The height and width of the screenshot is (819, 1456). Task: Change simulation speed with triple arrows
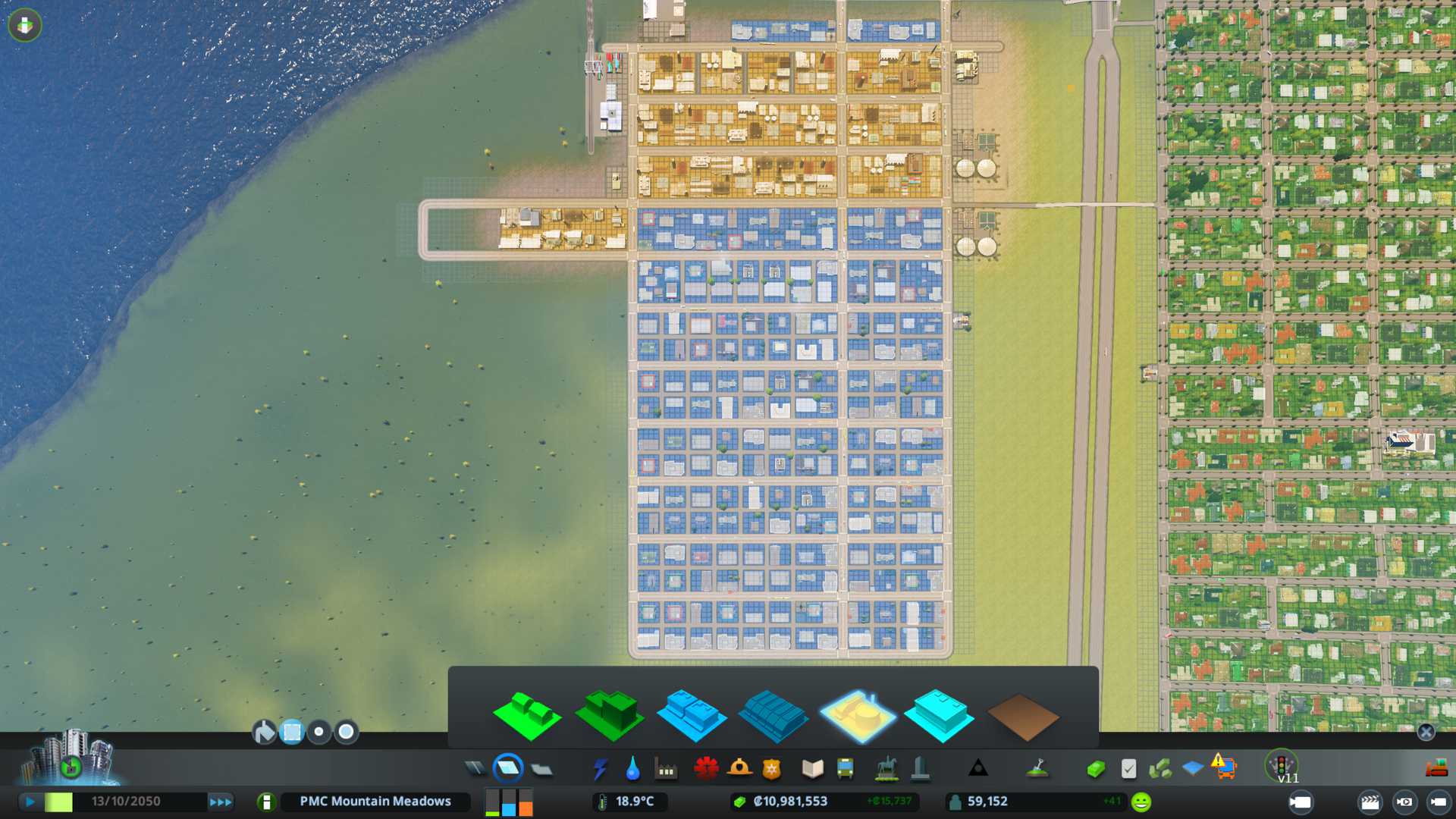pos(220,802)
